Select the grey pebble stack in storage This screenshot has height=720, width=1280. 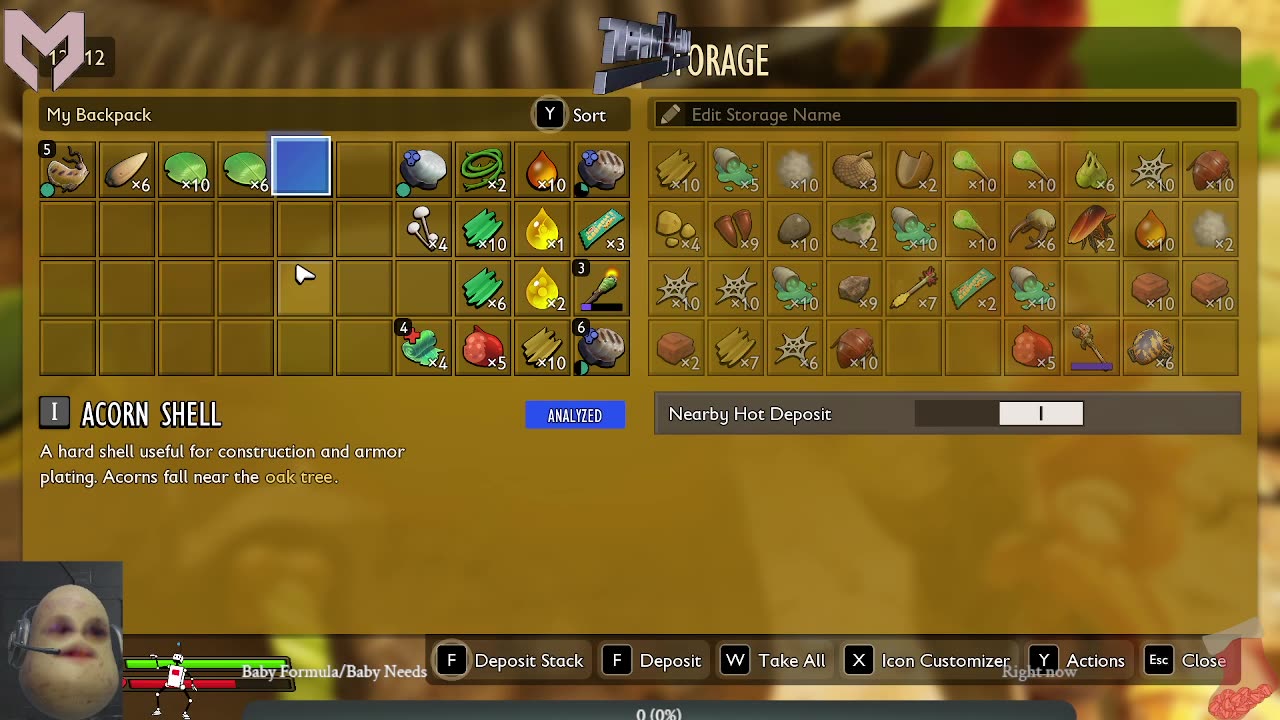tap(795, 229)
